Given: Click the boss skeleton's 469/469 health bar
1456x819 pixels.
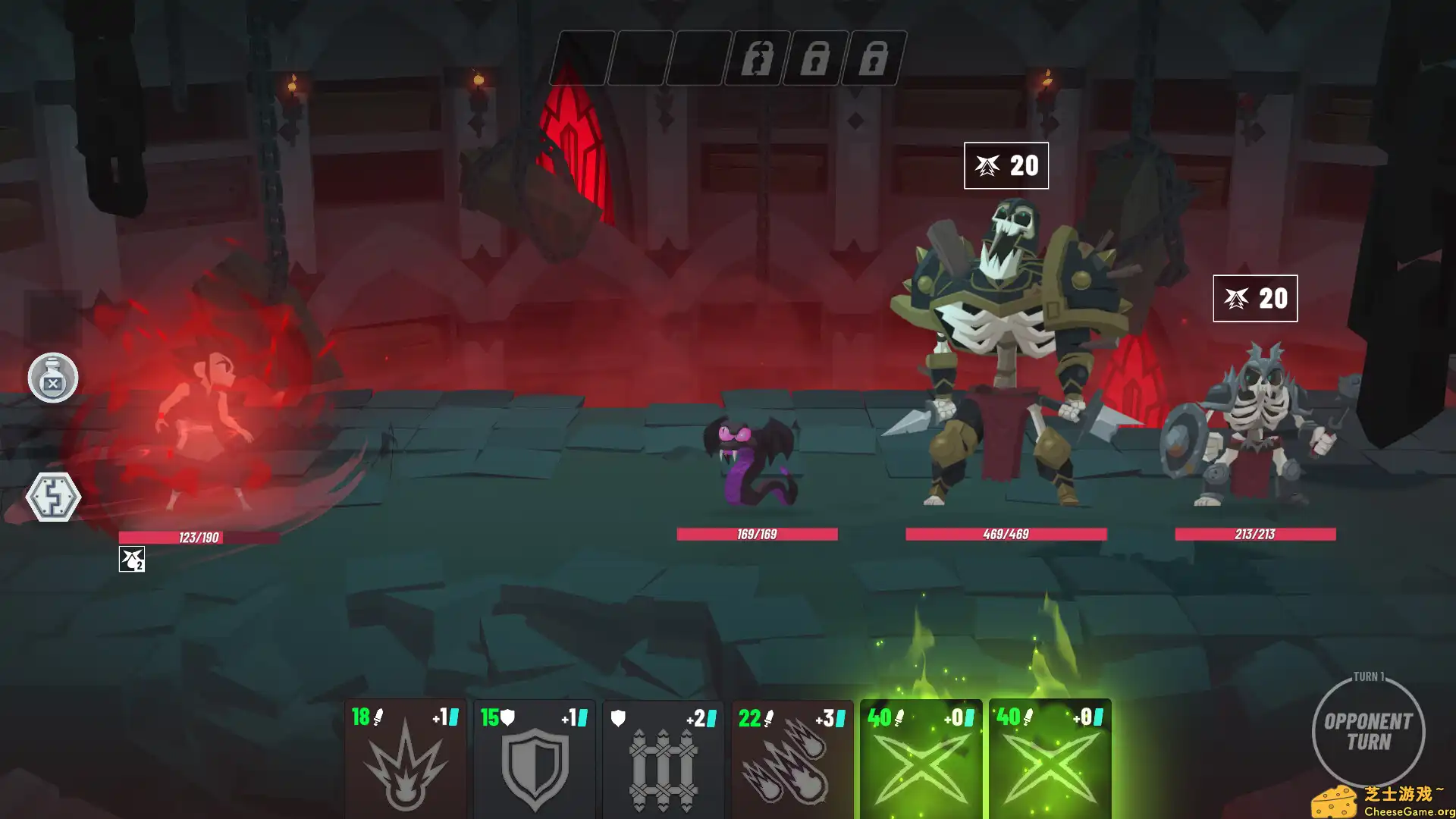Looking at the screenshot, I should click(x=1006, y=534).
